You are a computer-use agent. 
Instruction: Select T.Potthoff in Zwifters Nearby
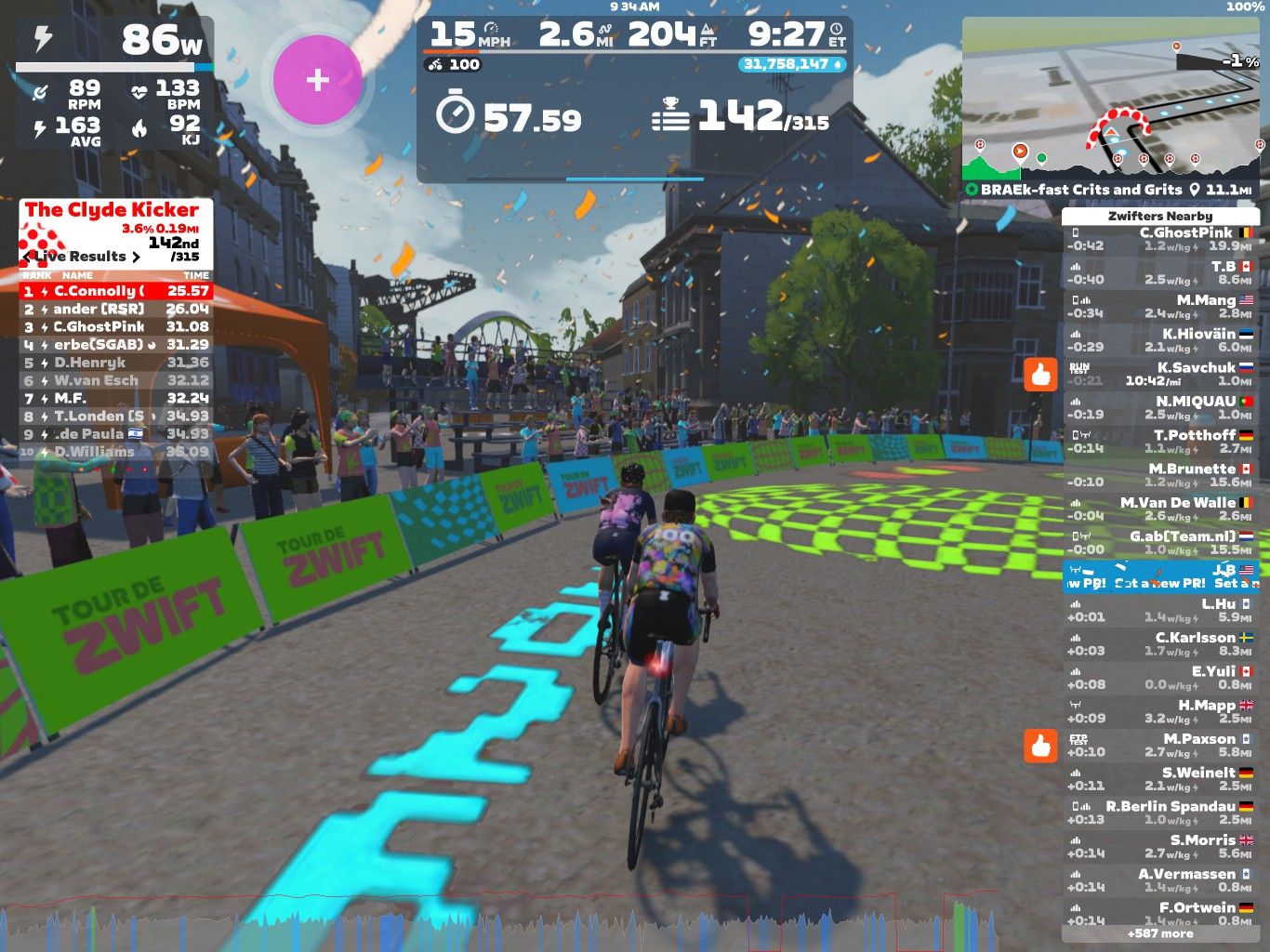tap(1159, 442)
